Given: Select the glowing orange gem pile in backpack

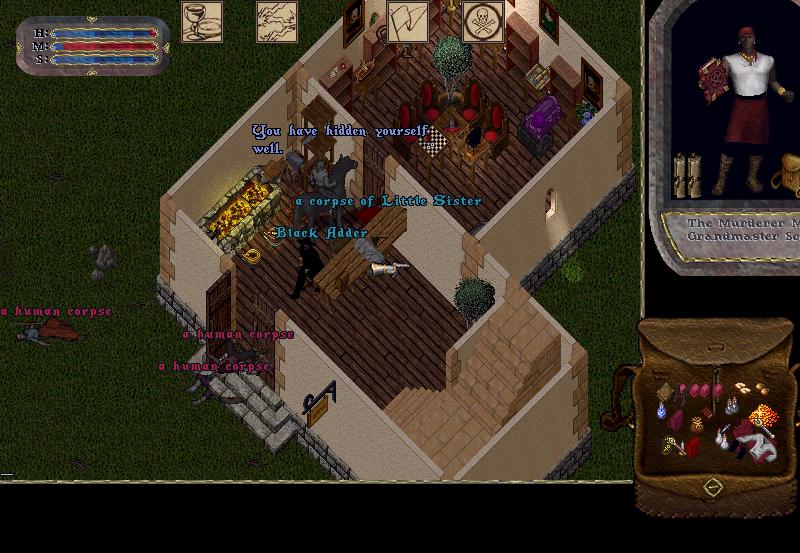Looking at the screenshot, I should (x=763, y=414).
